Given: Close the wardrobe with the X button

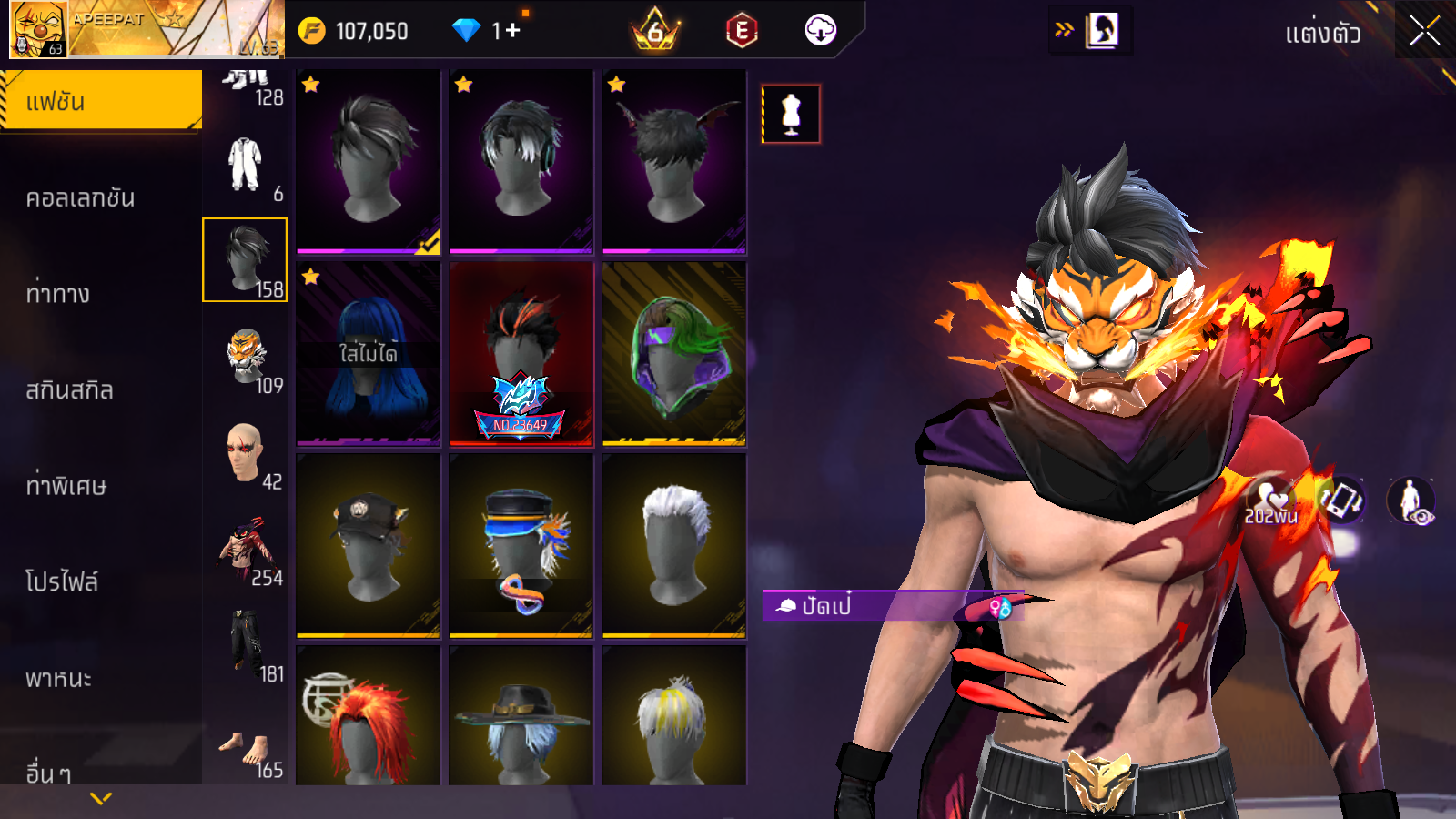Looking at the screenshot, I should click(1424, 31).
